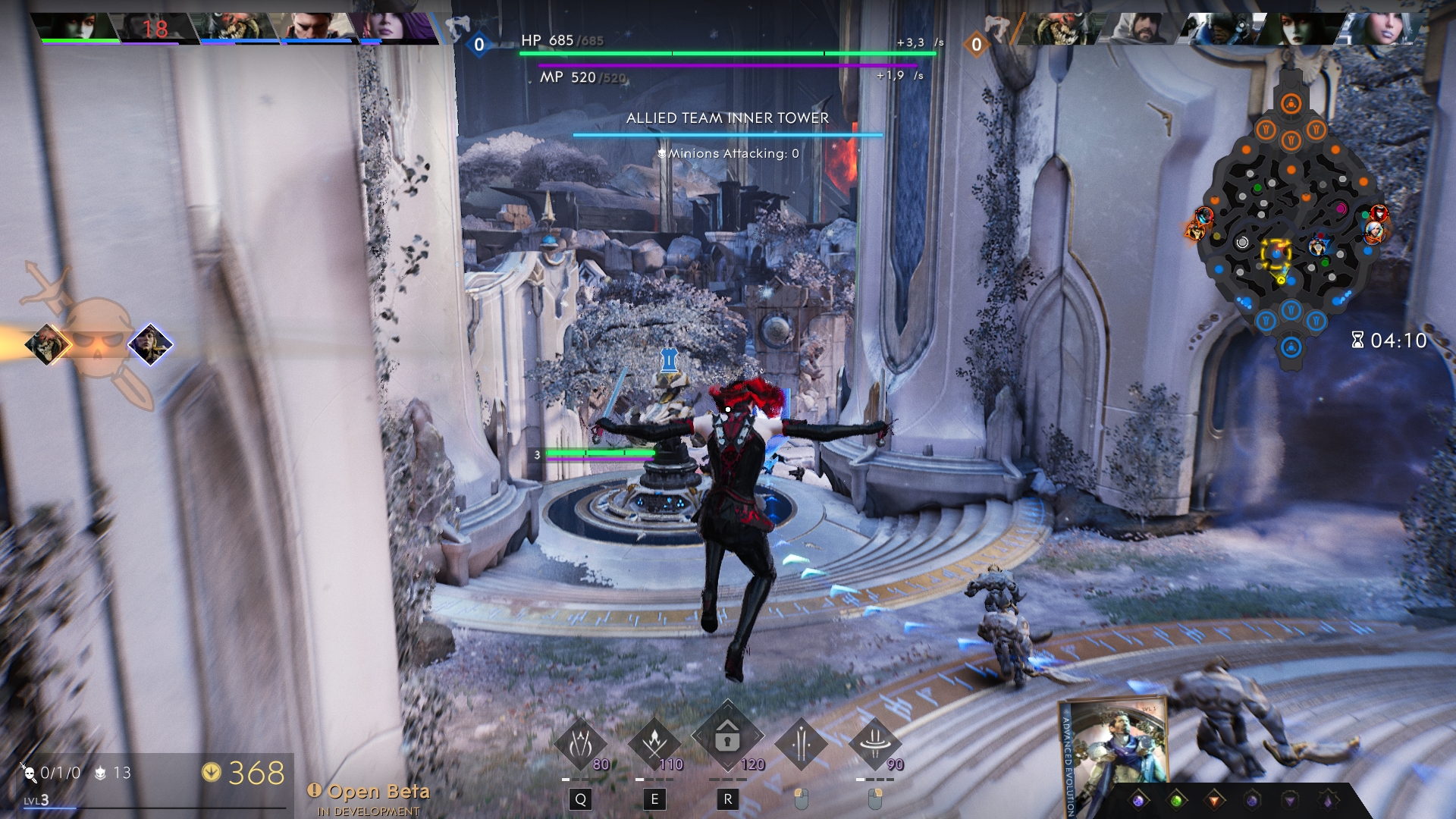Select the purple diamond gem in spiked frame
Image resolution: width=1456 pixels, height=819 pixels.
pos(1328,800)
